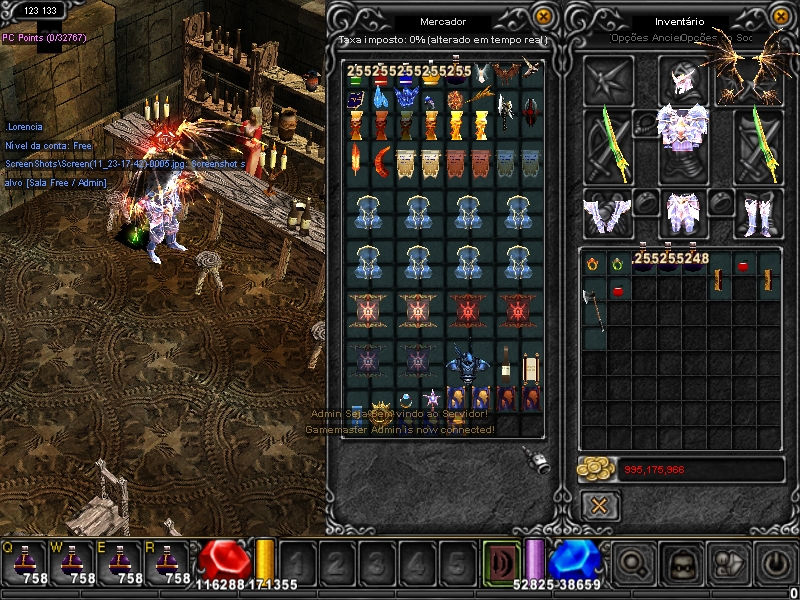Activate the current skill icon beside the purple bar
The image size is (800, 600).
pos(500,563)
